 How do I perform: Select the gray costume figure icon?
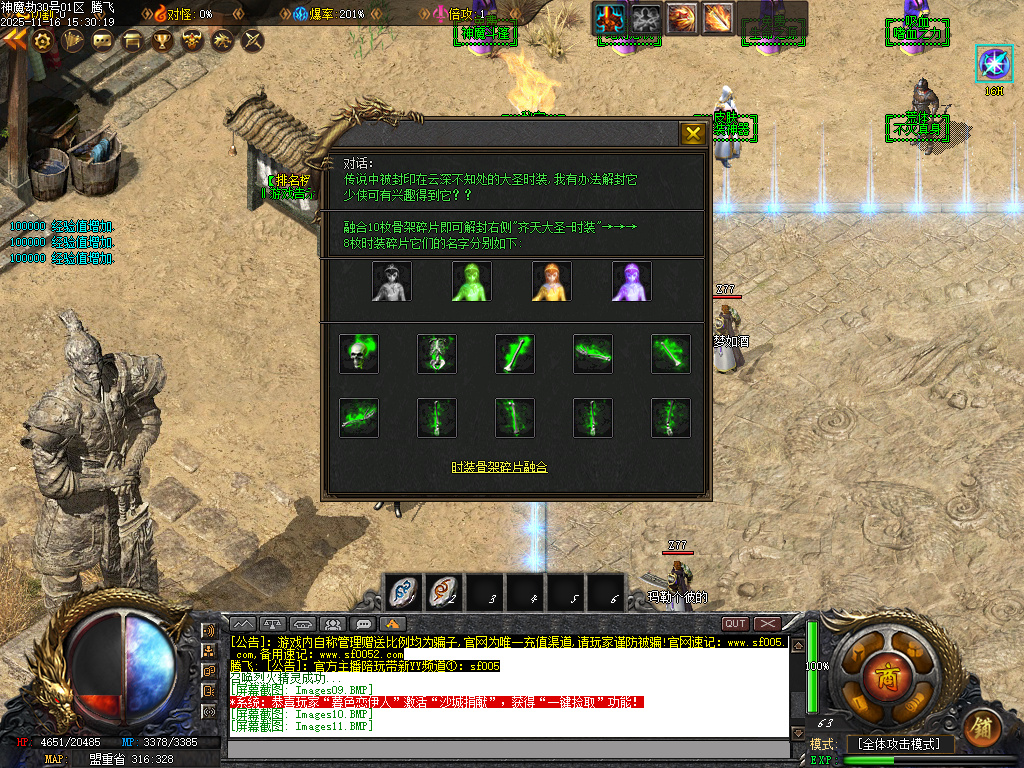tap(392, 282)
